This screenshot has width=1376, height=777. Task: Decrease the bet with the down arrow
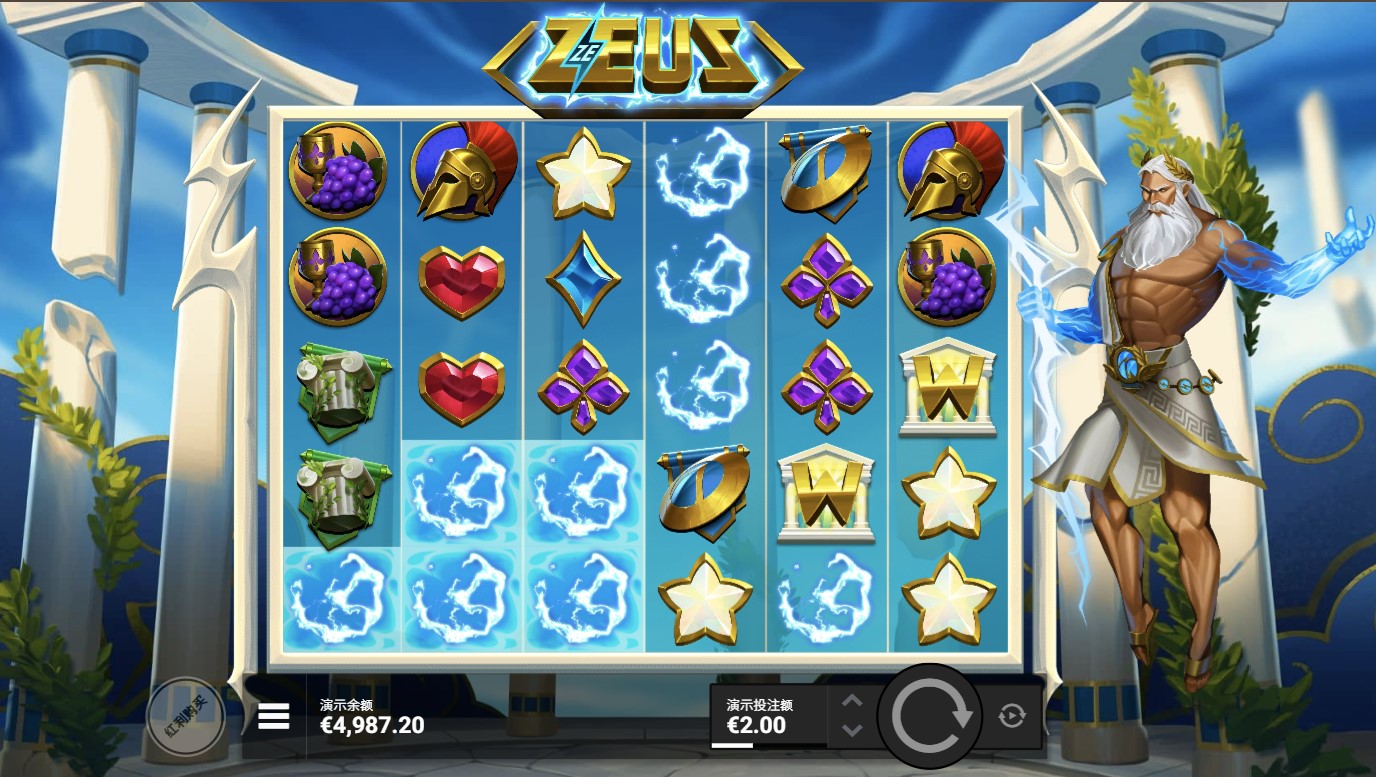click(852, 730)
